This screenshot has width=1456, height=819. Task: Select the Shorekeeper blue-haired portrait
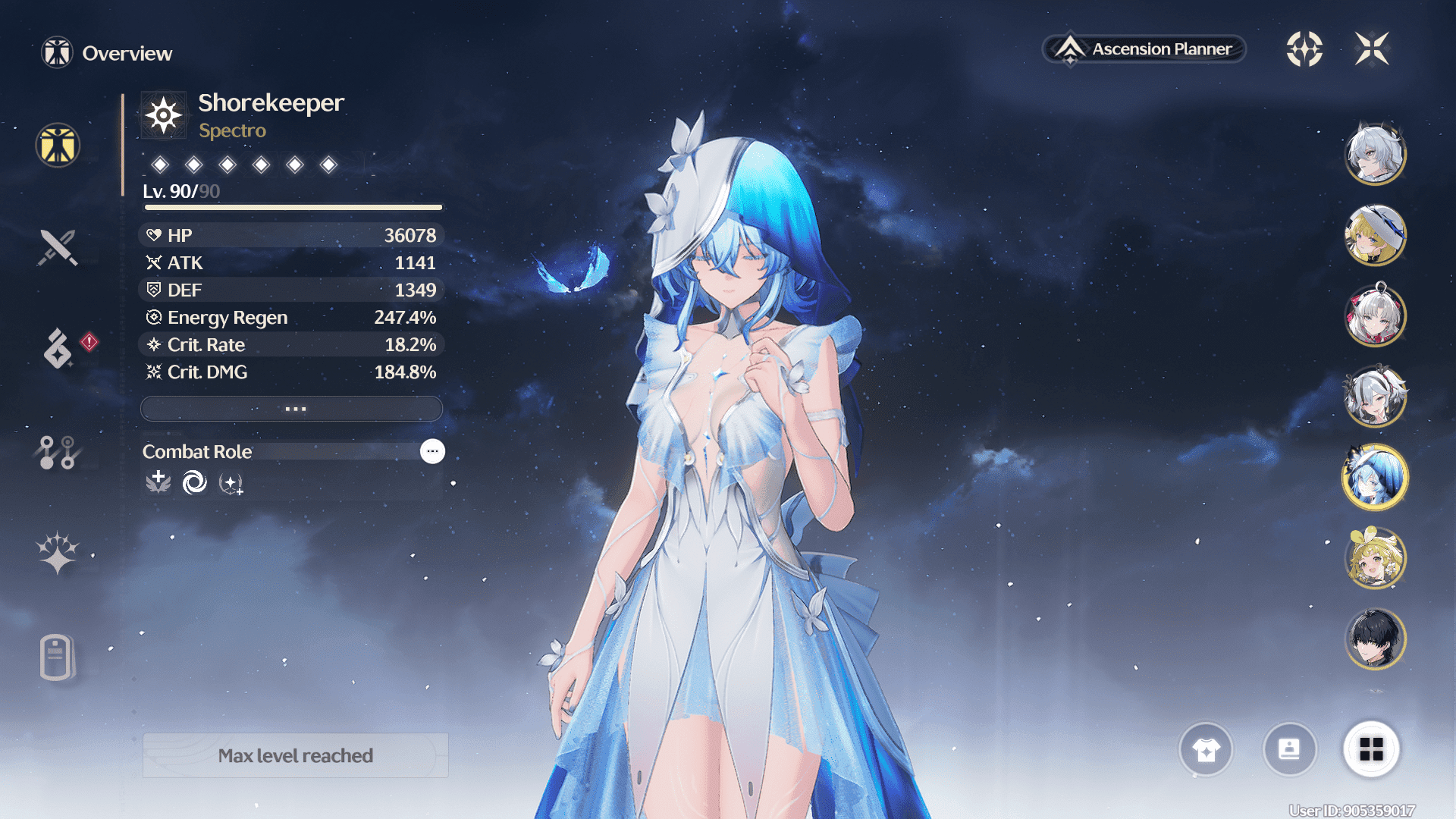pos(1375,477)
